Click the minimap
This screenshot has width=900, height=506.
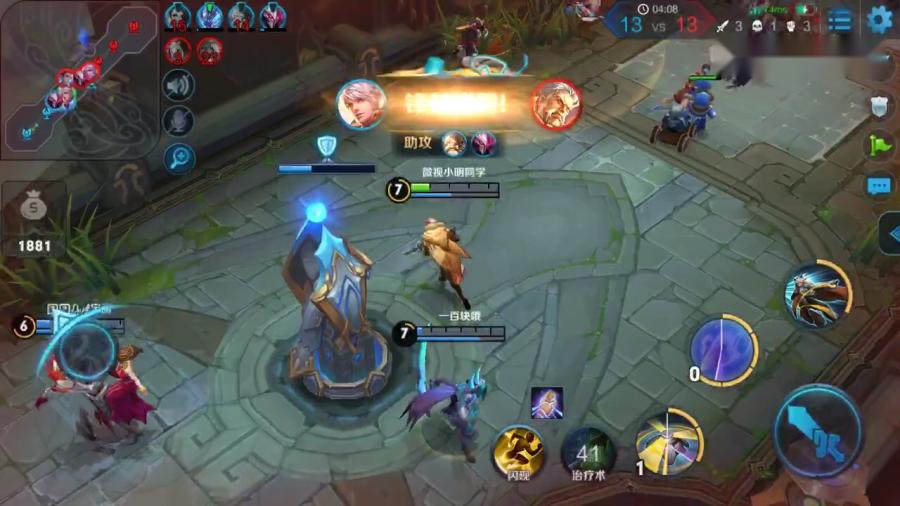(80, 78)
